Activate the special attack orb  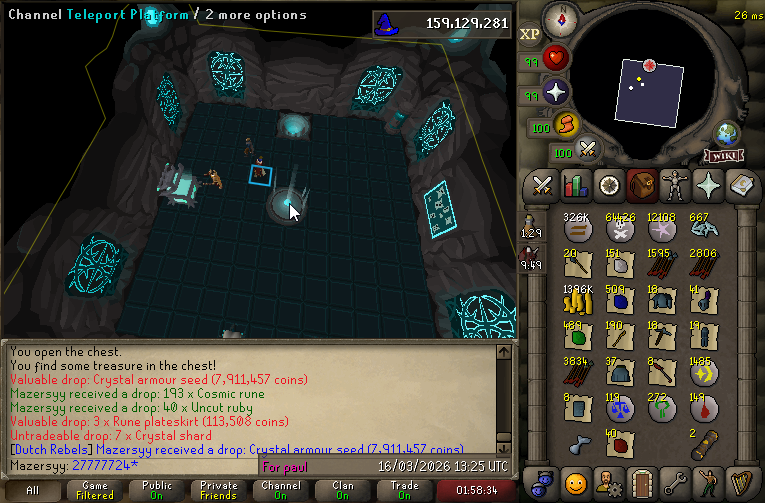click(x=588, y=150)
